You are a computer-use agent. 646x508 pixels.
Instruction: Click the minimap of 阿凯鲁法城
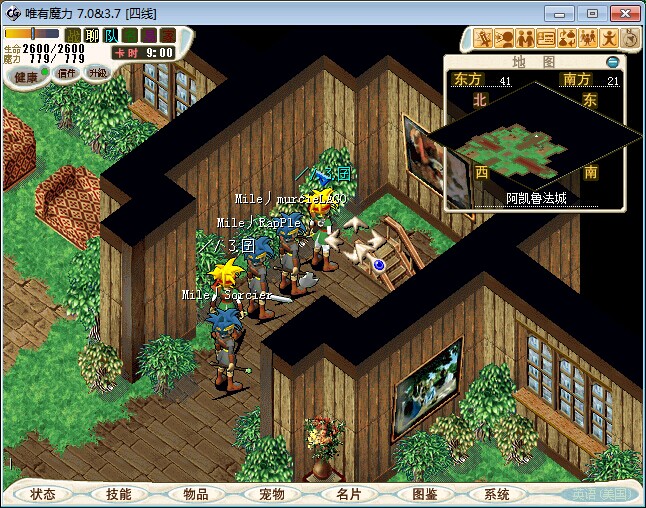pos(535,140)
